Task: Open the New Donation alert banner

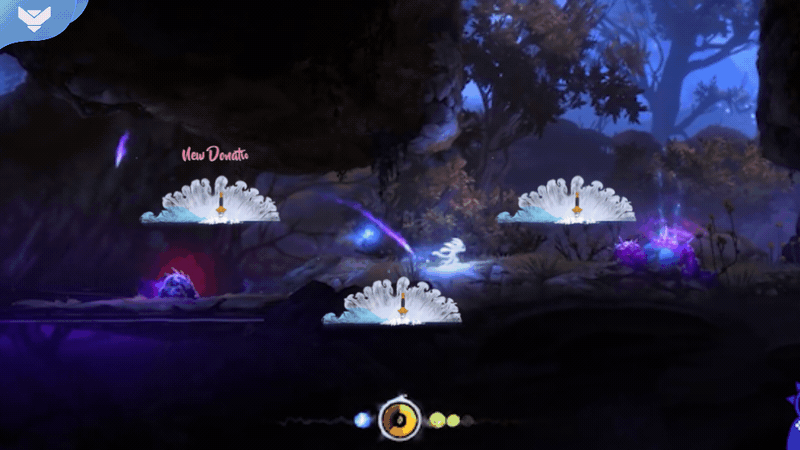Action: [x=213, y=155]
